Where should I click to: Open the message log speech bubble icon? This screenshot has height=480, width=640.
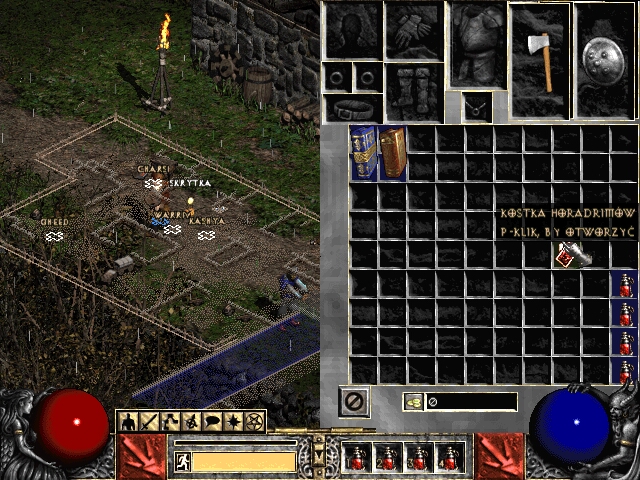[213, 421]
